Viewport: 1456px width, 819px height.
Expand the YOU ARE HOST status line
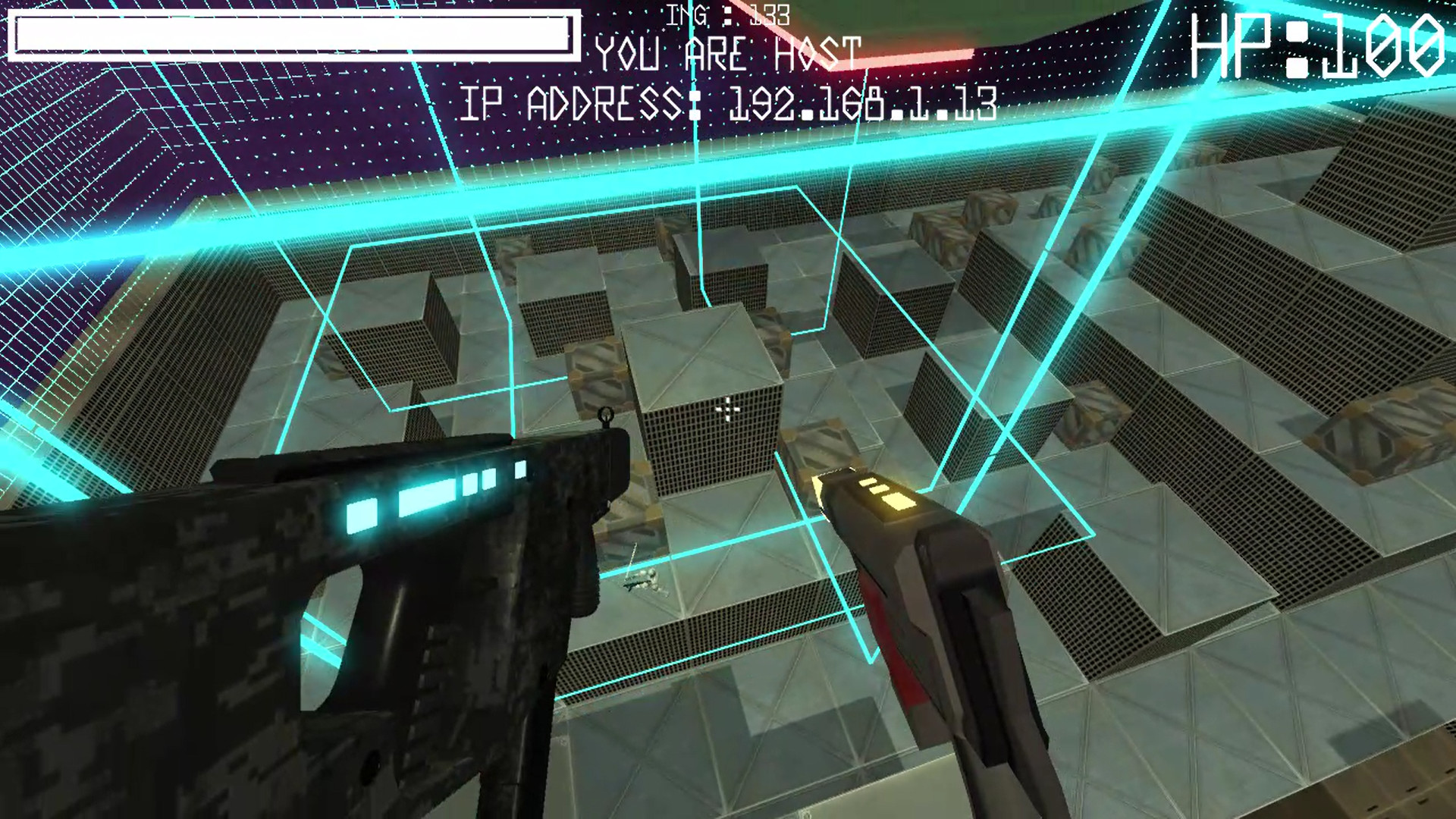(x=726, y=53)
